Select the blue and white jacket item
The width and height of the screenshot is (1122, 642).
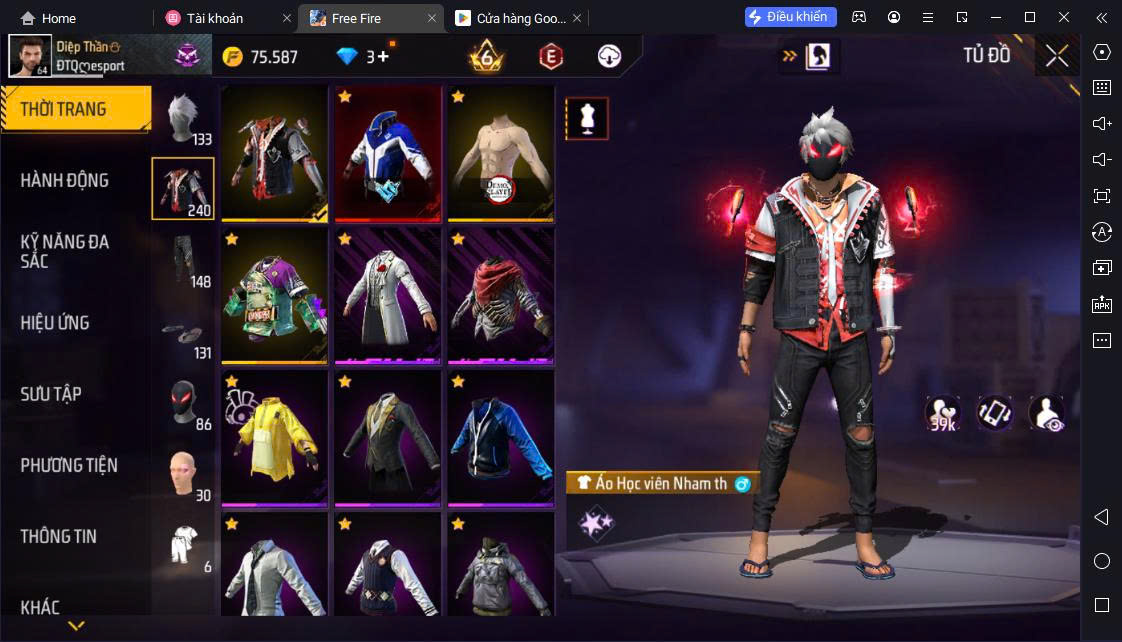click(387, 152)
